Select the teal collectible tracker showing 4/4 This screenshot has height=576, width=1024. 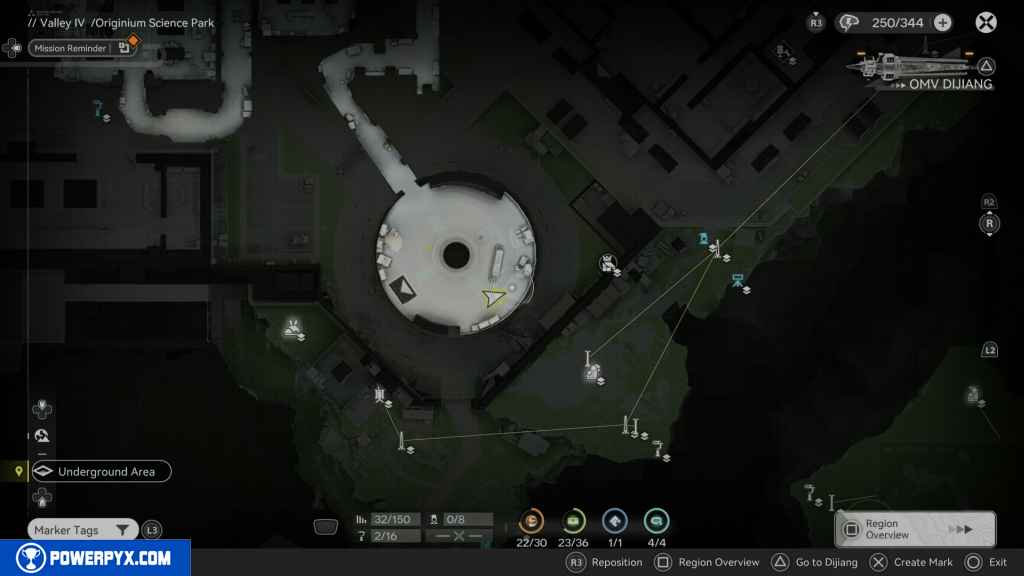tap(656, 521)
